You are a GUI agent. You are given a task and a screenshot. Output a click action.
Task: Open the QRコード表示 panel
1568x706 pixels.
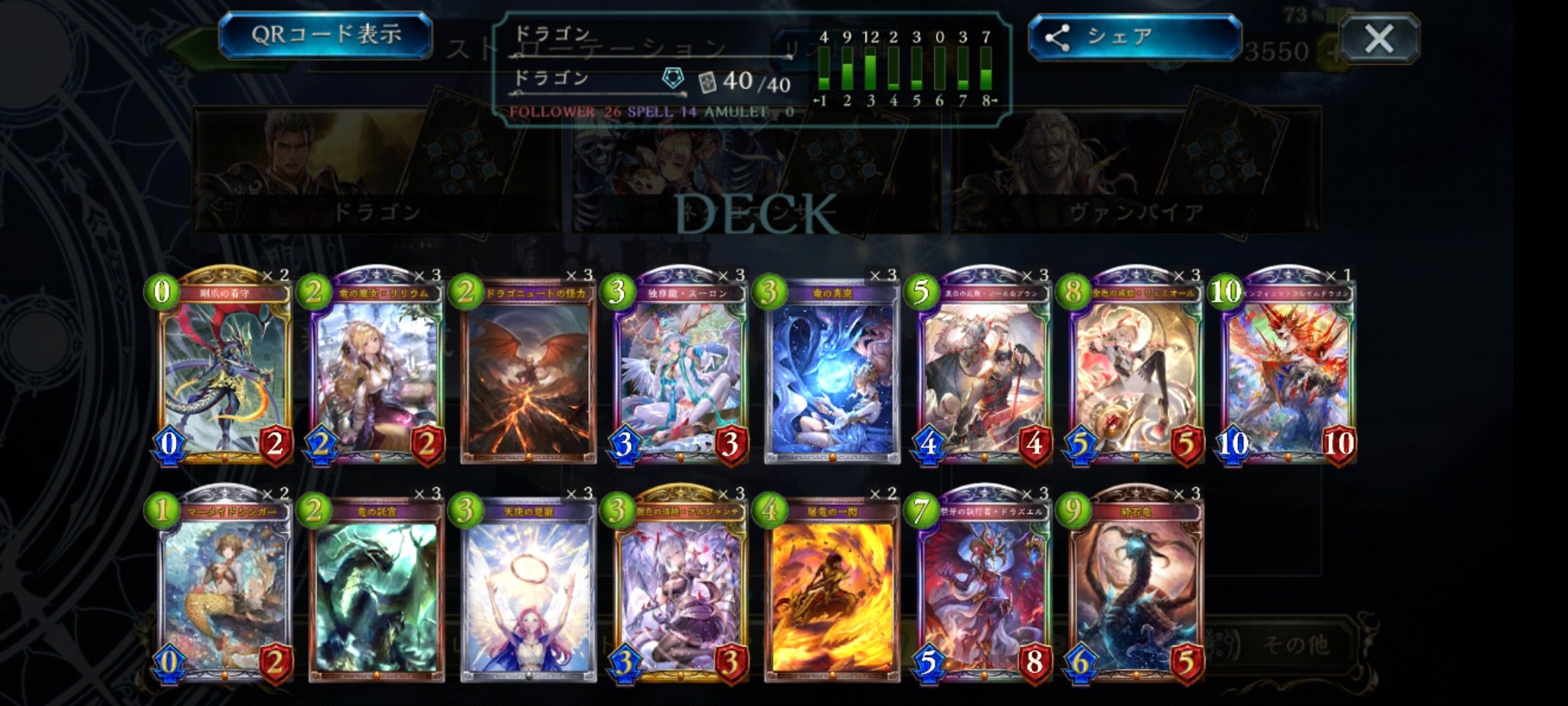click(329, 32)
